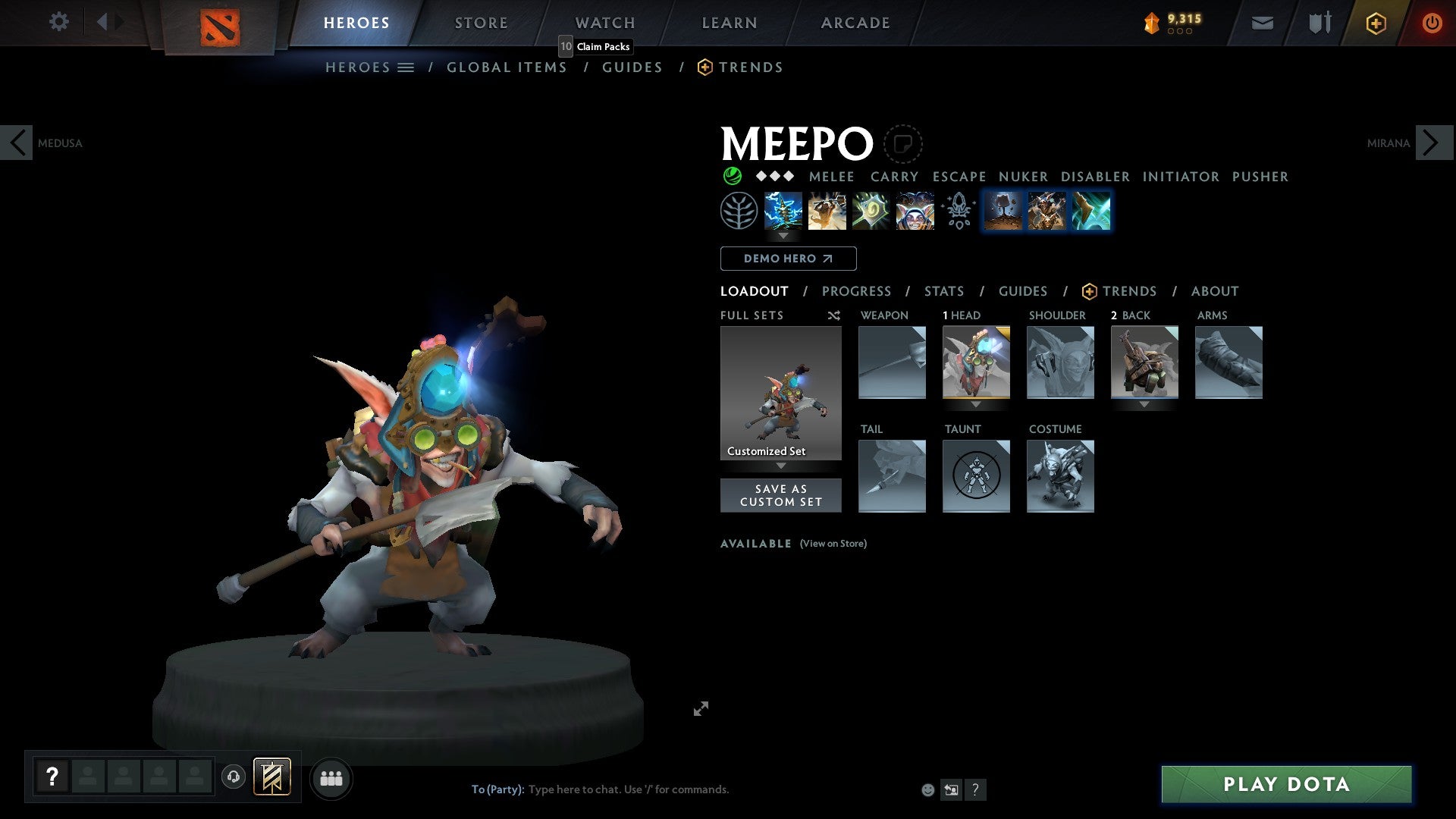
Task: Toggle the screenshot share icon near chat
Action: 950,789
